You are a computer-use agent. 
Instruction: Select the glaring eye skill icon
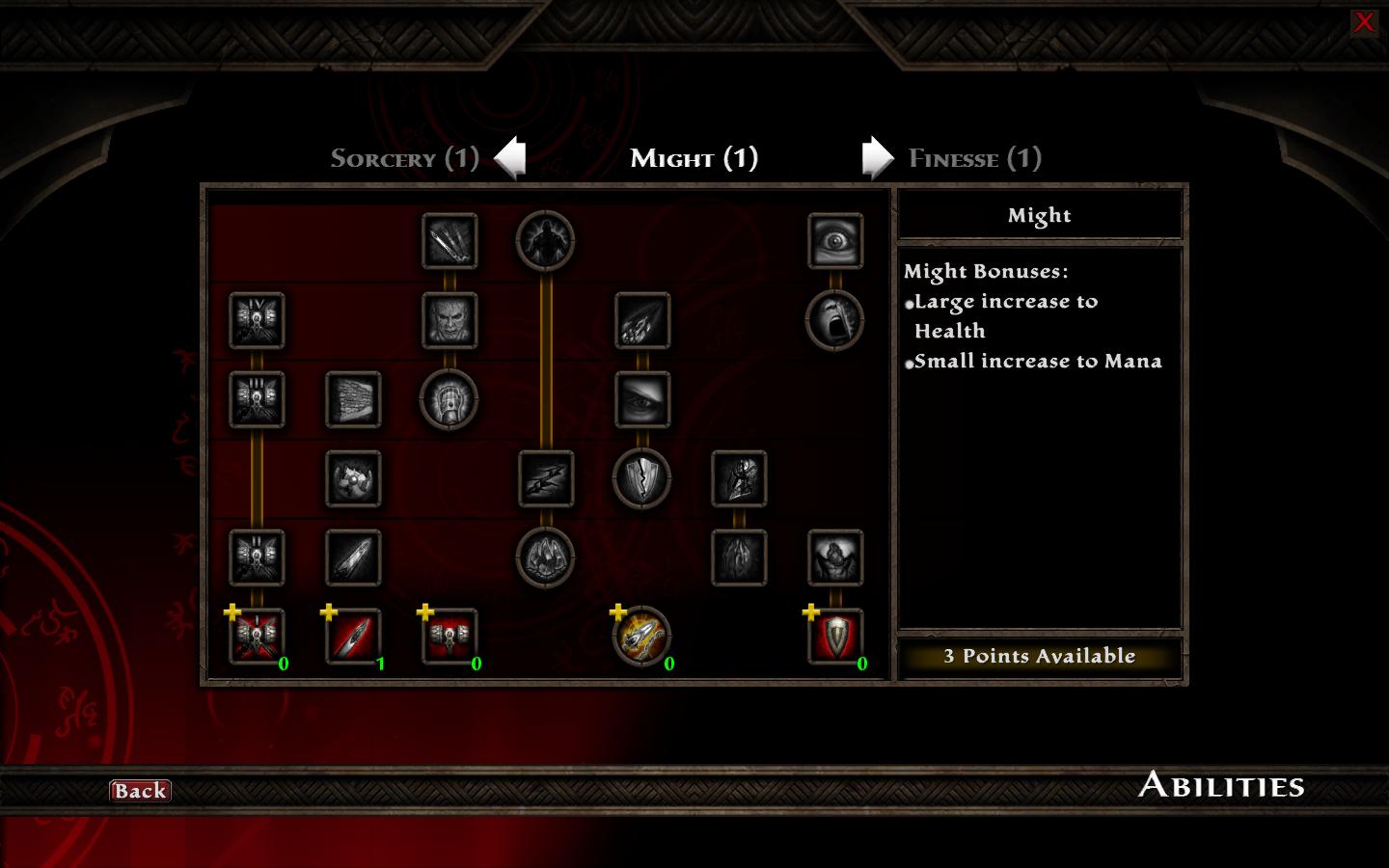(642, 399)
